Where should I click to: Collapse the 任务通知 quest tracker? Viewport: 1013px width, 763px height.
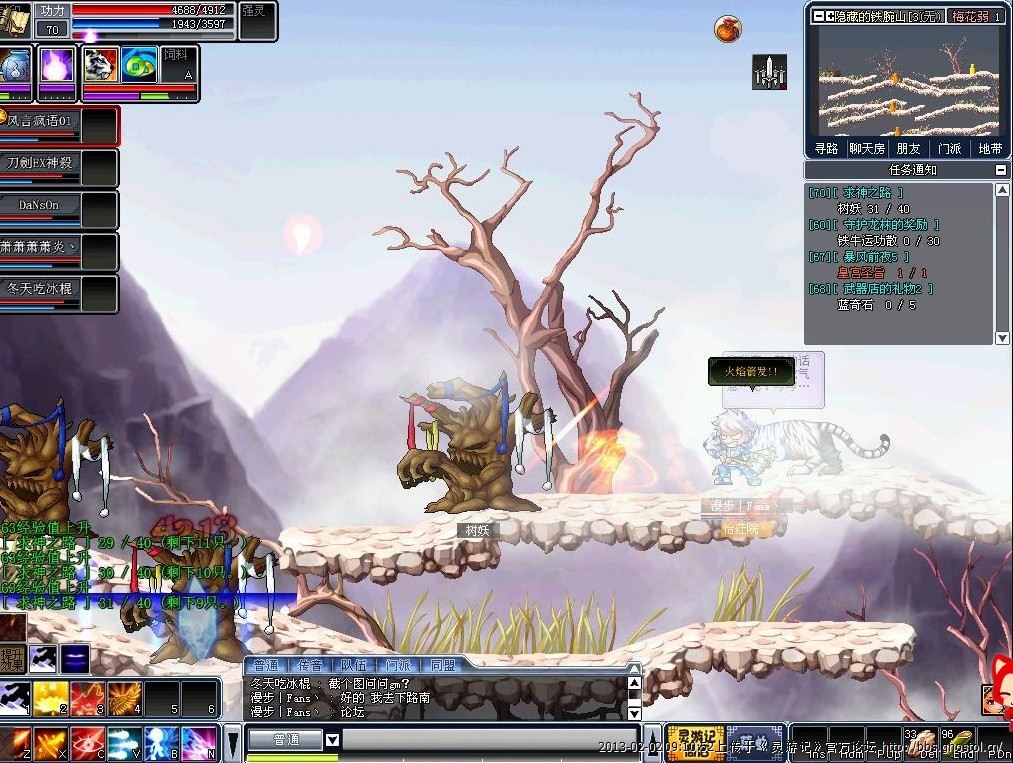1002,170
